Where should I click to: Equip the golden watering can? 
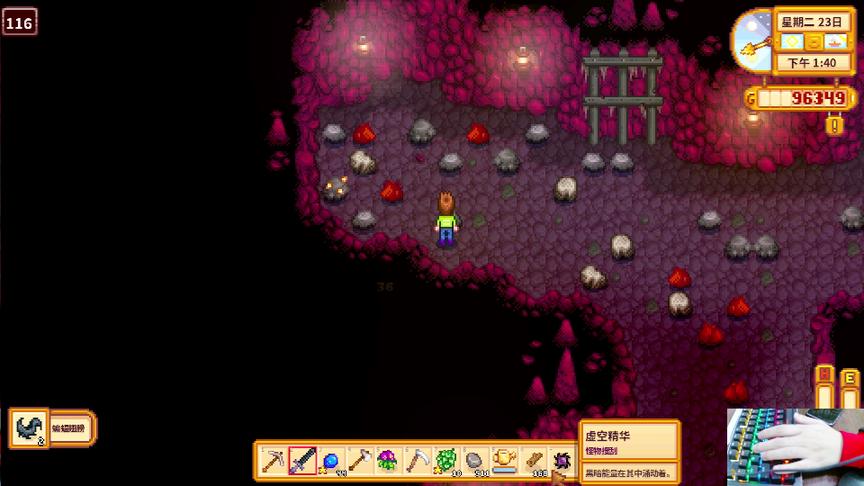504,461
